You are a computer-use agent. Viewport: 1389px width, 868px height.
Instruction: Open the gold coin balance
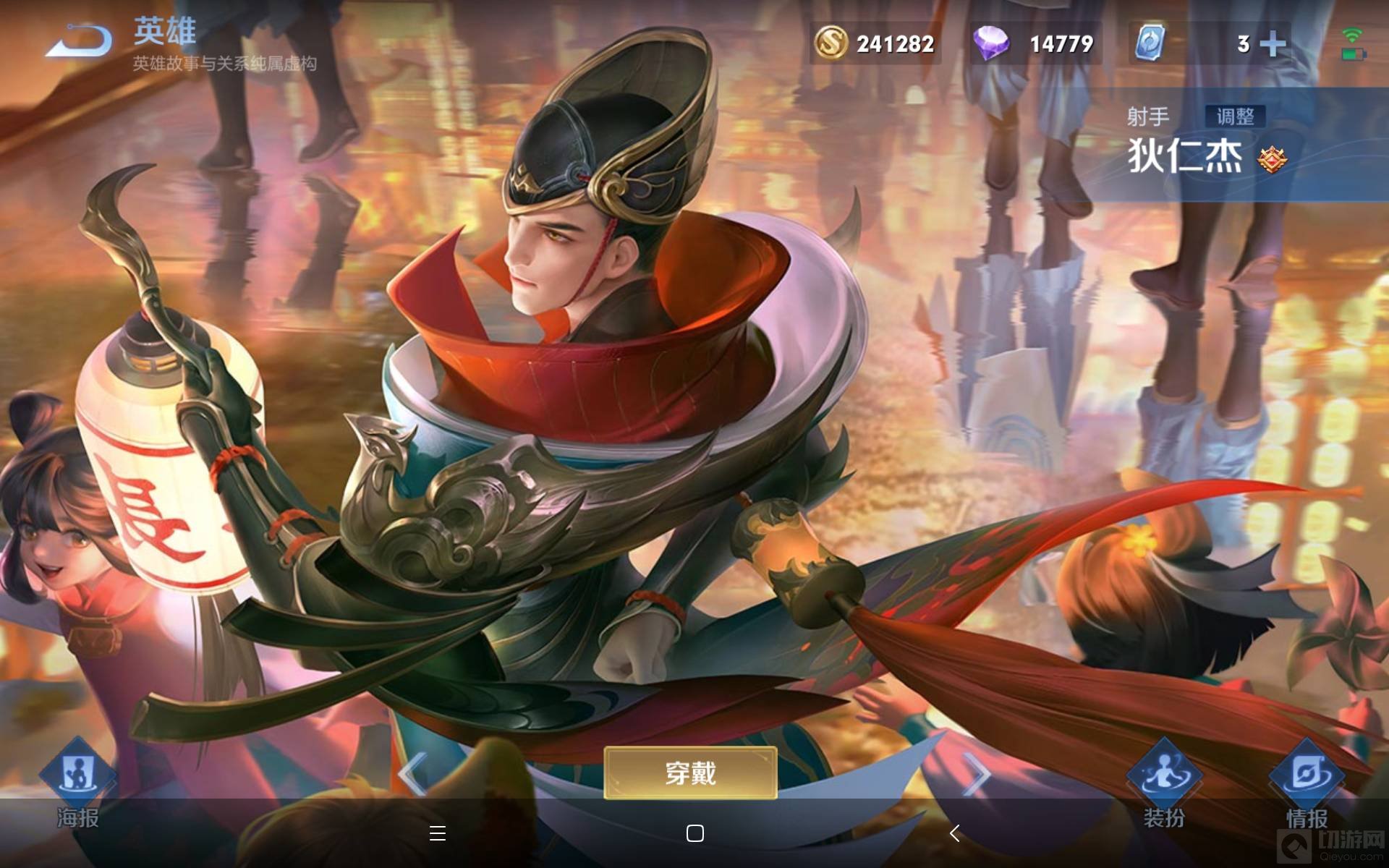point(875,44)
